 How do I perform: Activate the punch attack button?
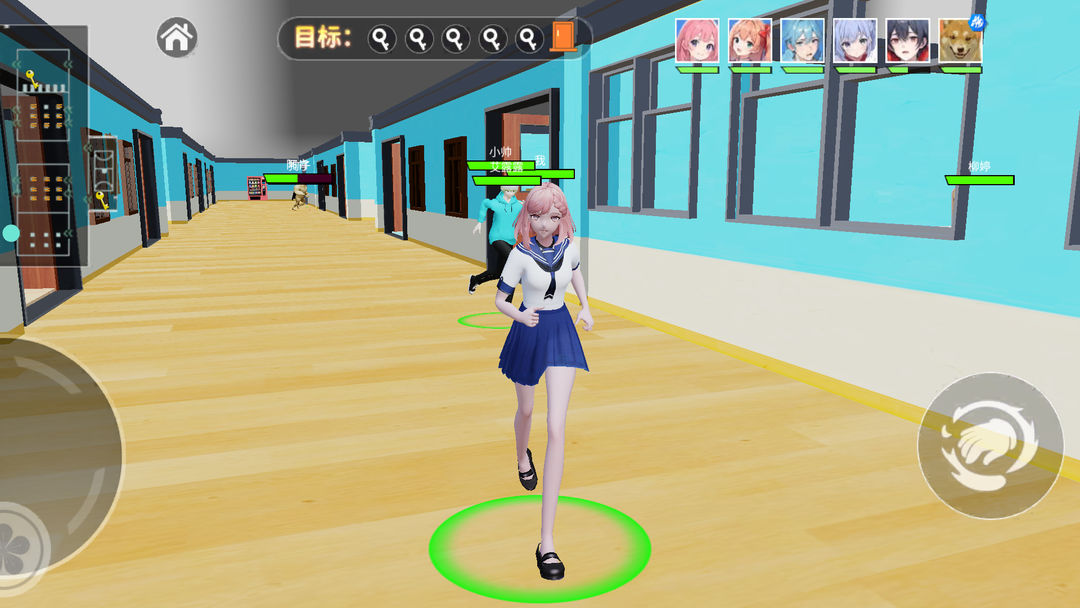pyautogui.click(x=990, y=446)
